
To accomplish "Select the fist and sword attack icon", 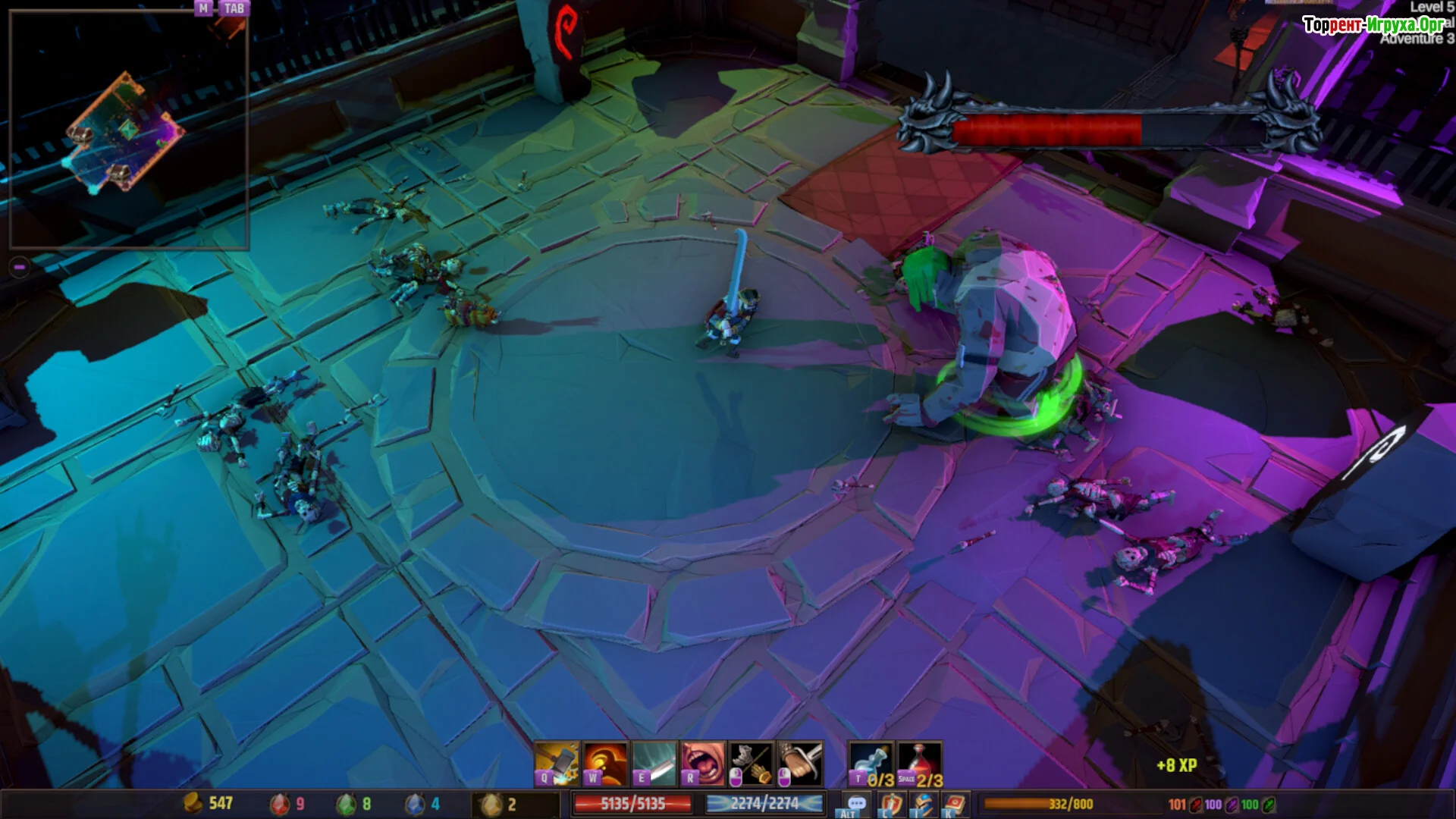I will (x=800, y=764).
